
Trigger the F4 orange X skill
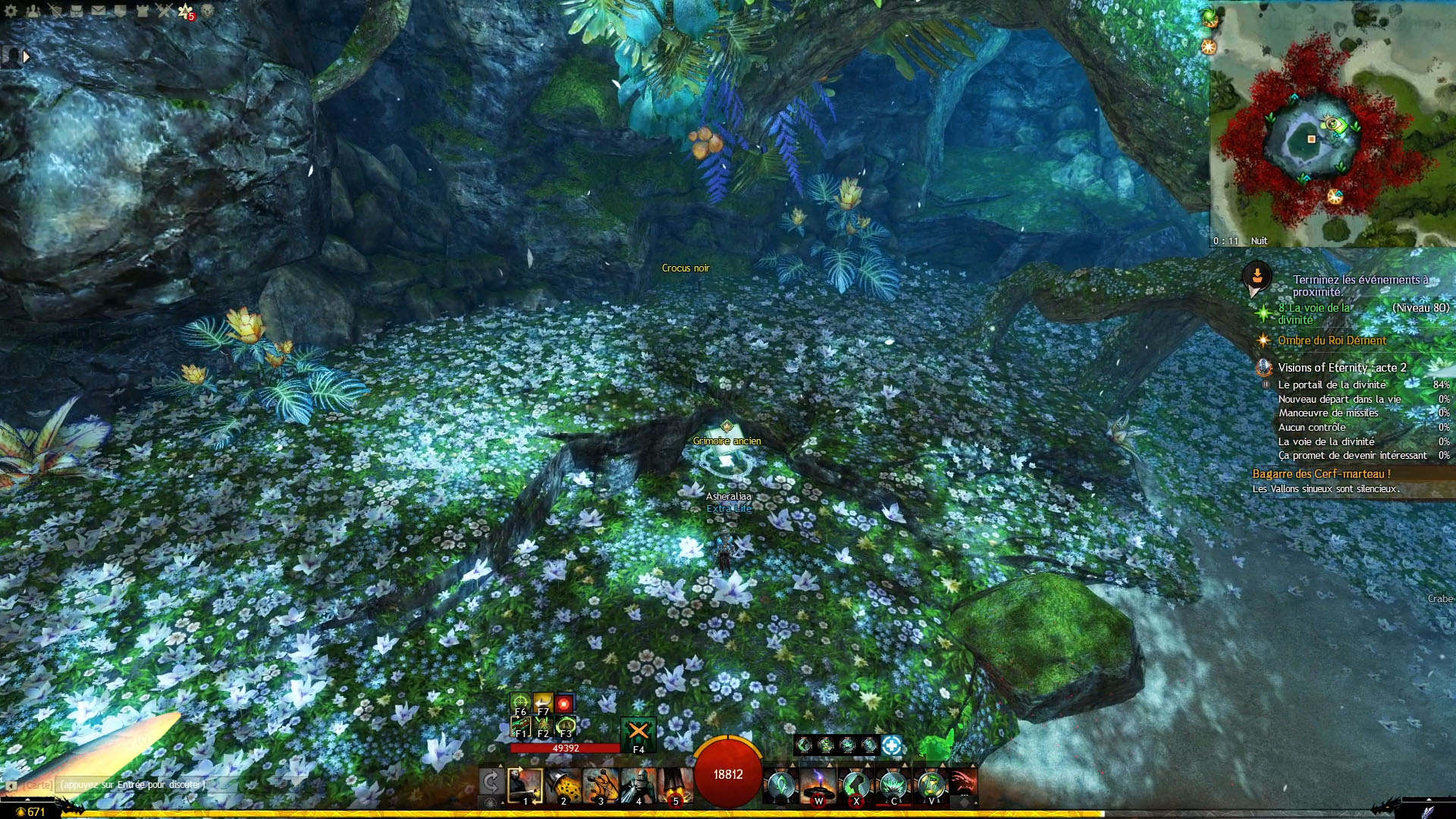pyautogui.click(x=639, y=733)
